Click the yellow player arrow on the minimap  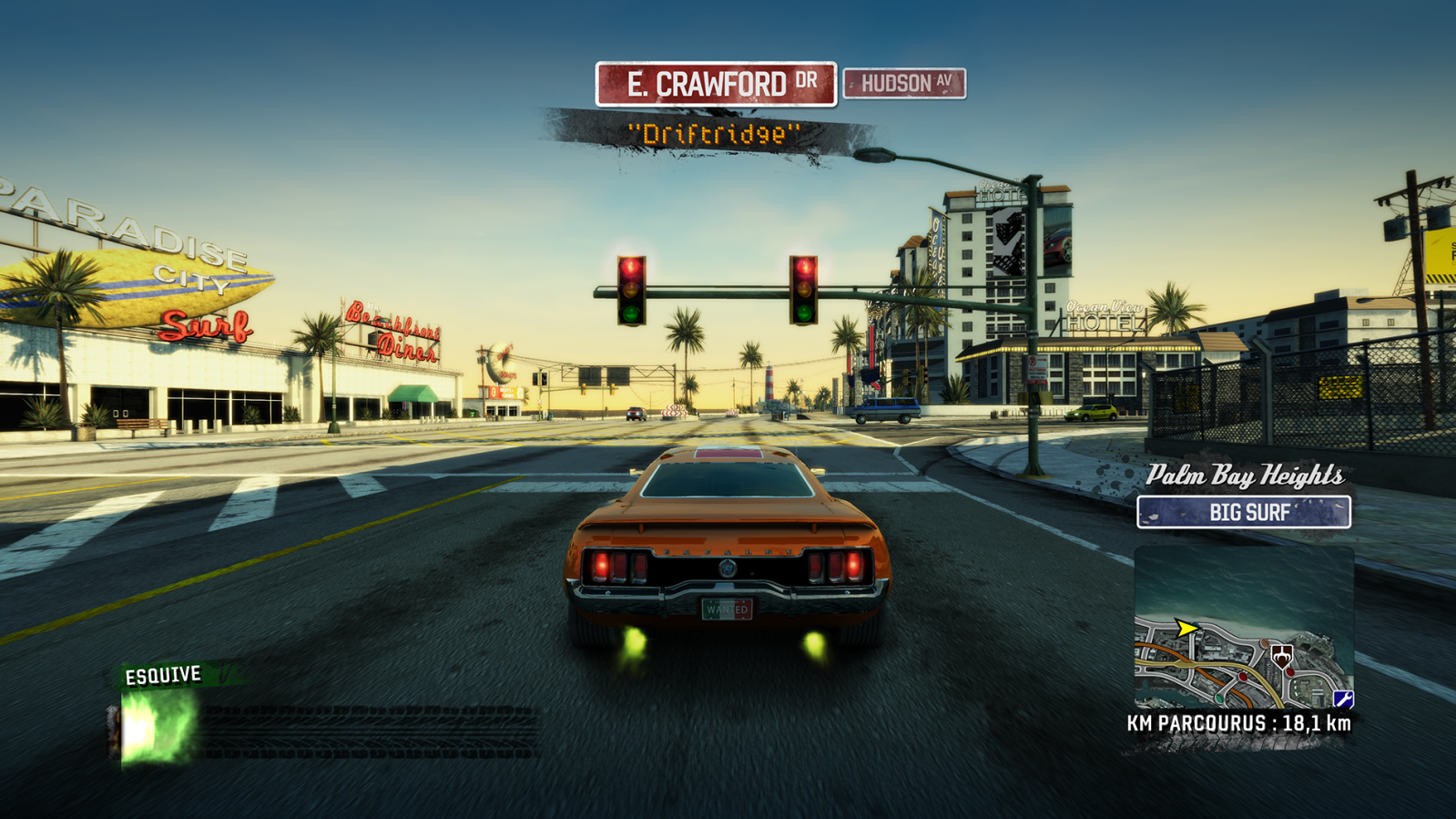tap(1186, 628)
